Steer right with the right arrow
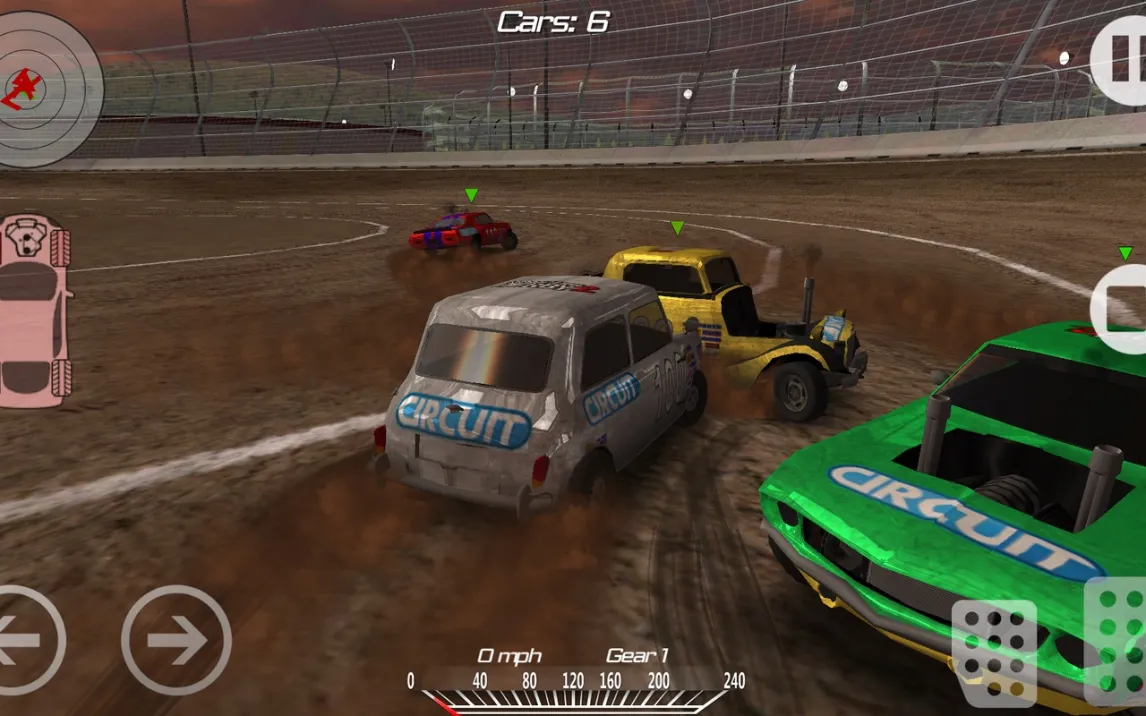Screen dimensions: 1146x716 (x=176, y=640)
